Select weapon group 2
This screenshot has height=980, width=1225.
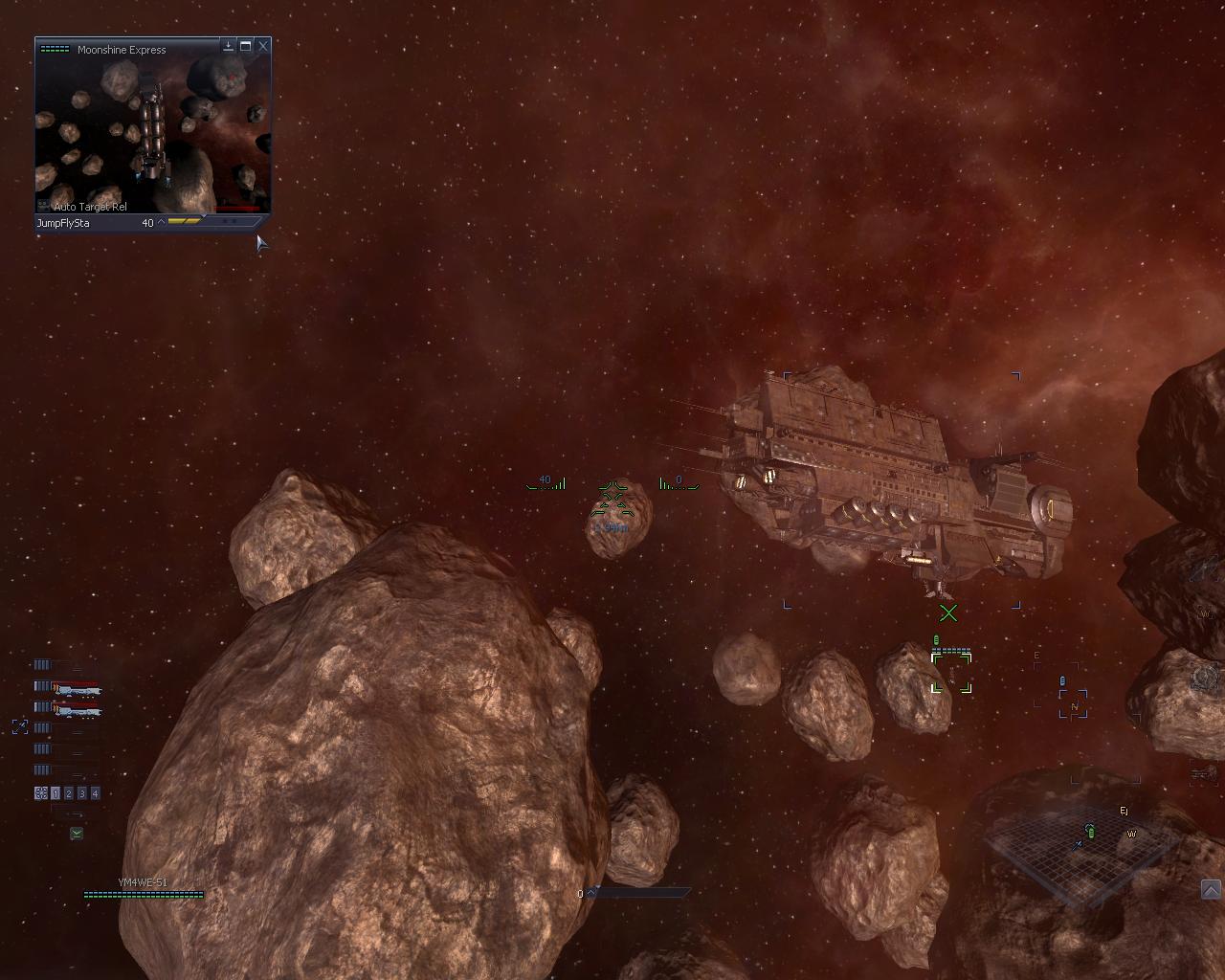69,793
